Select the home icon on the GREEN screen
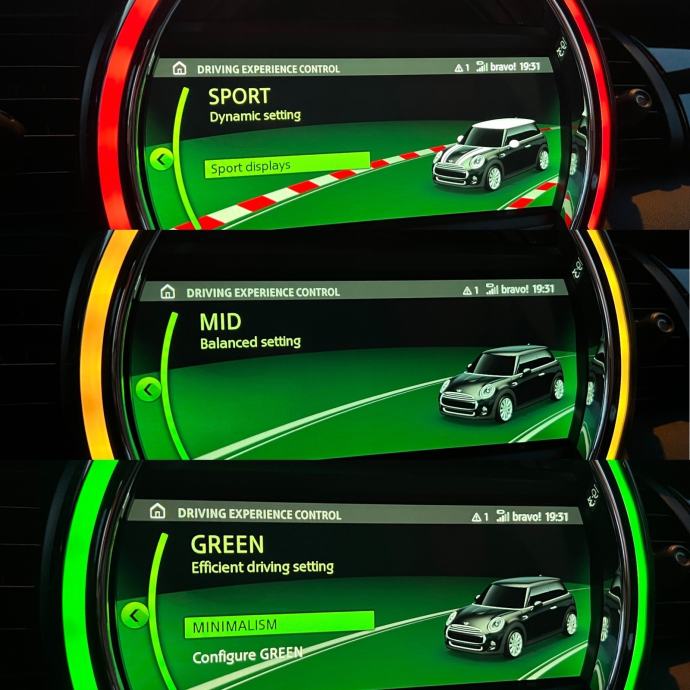This screenshot has height=690, width=690. 157,512
